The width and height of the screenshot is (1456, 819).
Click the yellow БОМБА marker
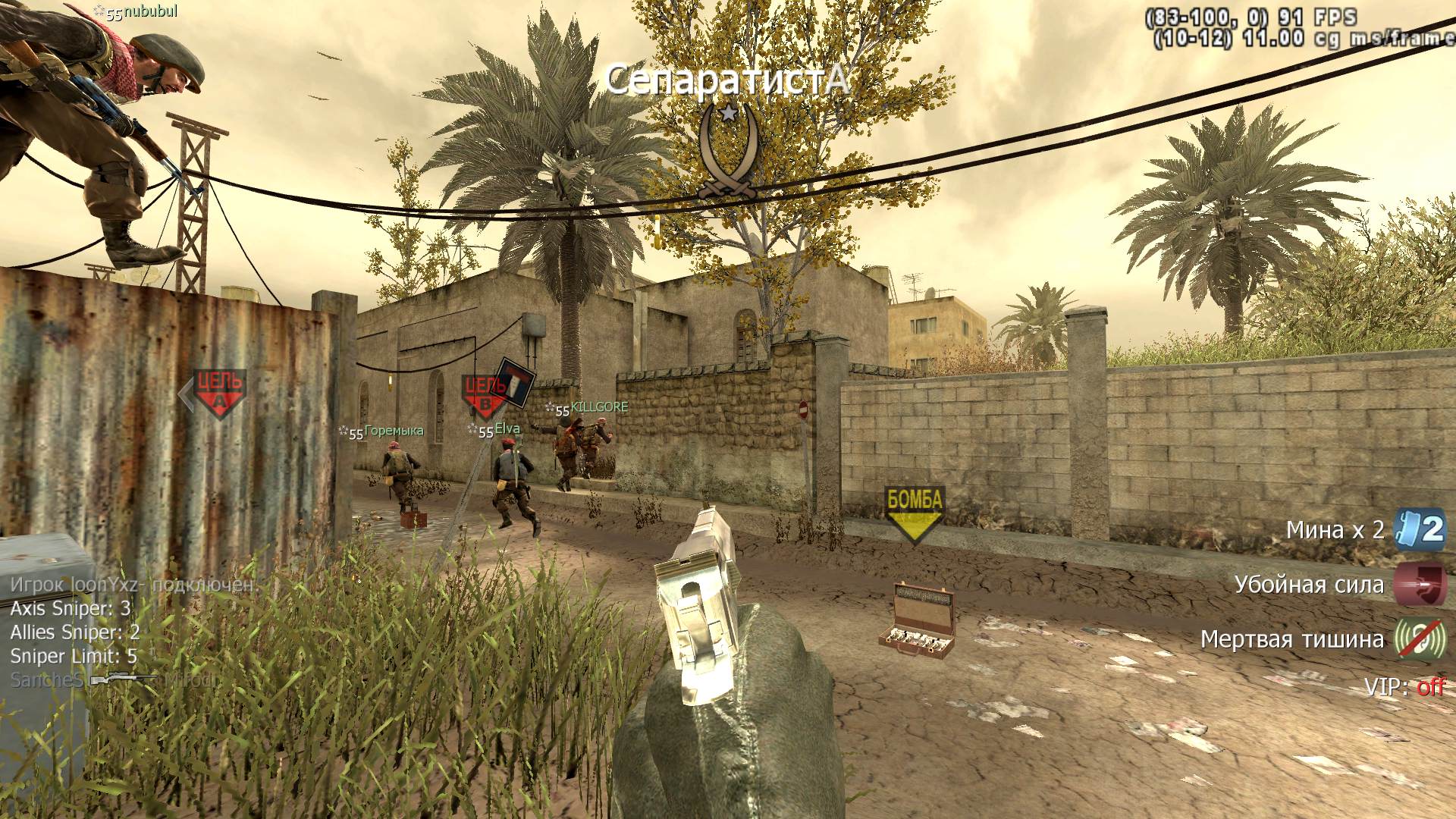(x=915, y=513)
